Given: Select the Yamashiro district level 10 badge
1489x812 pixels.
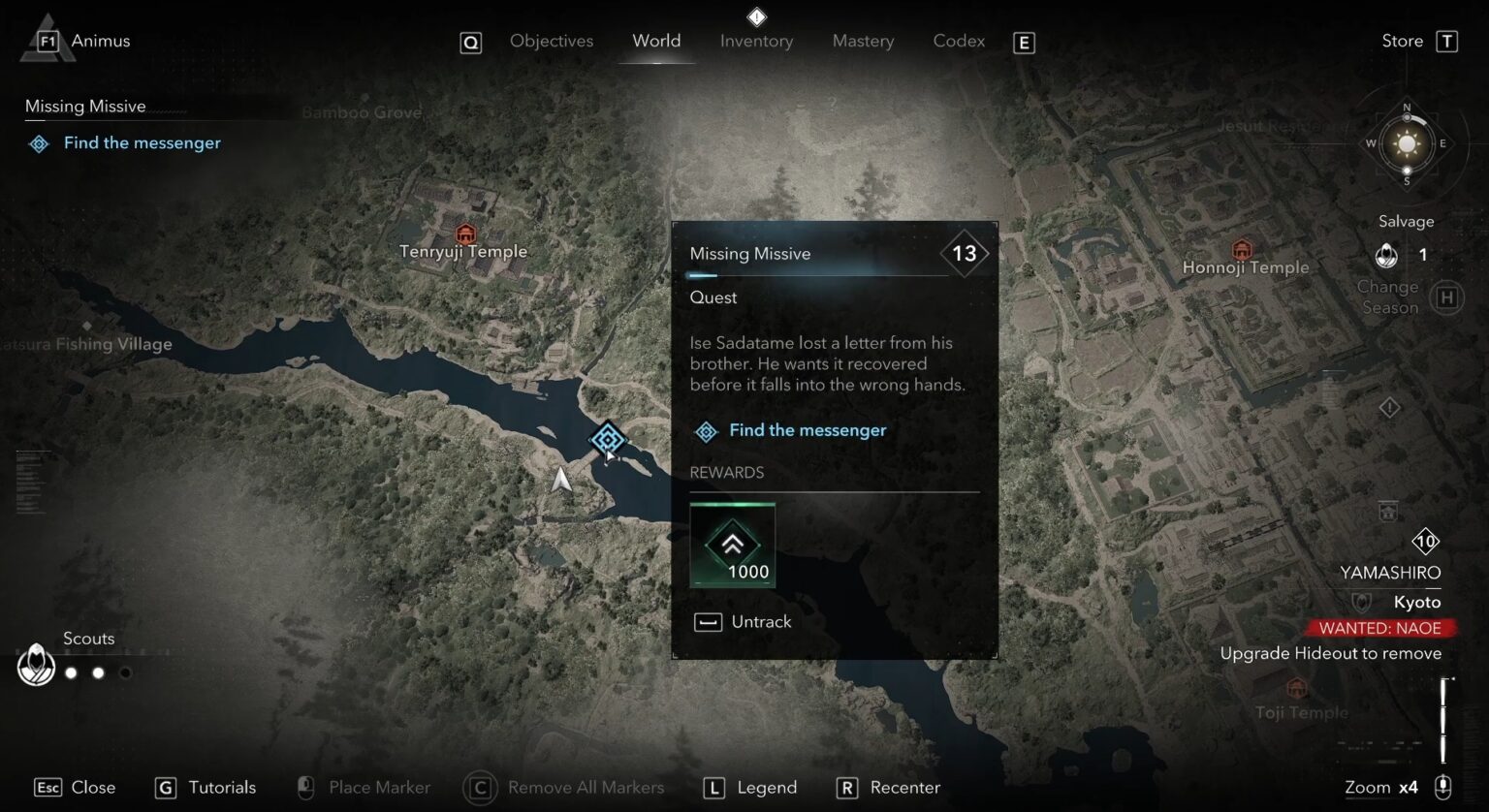Looking at the screenshot, I should click(1425, 540).
